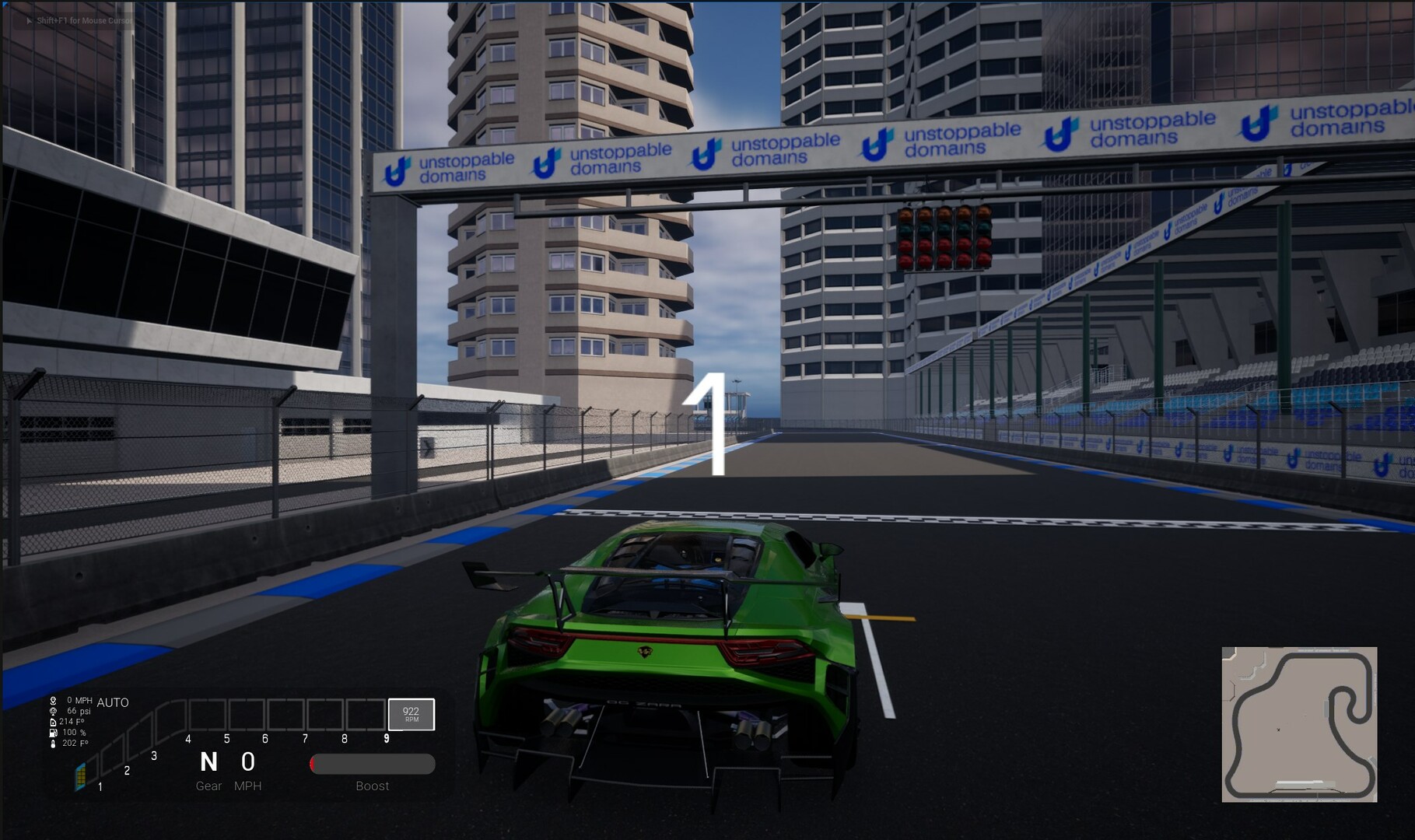Screen dimensions: 1415x840
Task: Click the Boost label
Action: [x=372, y=786]
